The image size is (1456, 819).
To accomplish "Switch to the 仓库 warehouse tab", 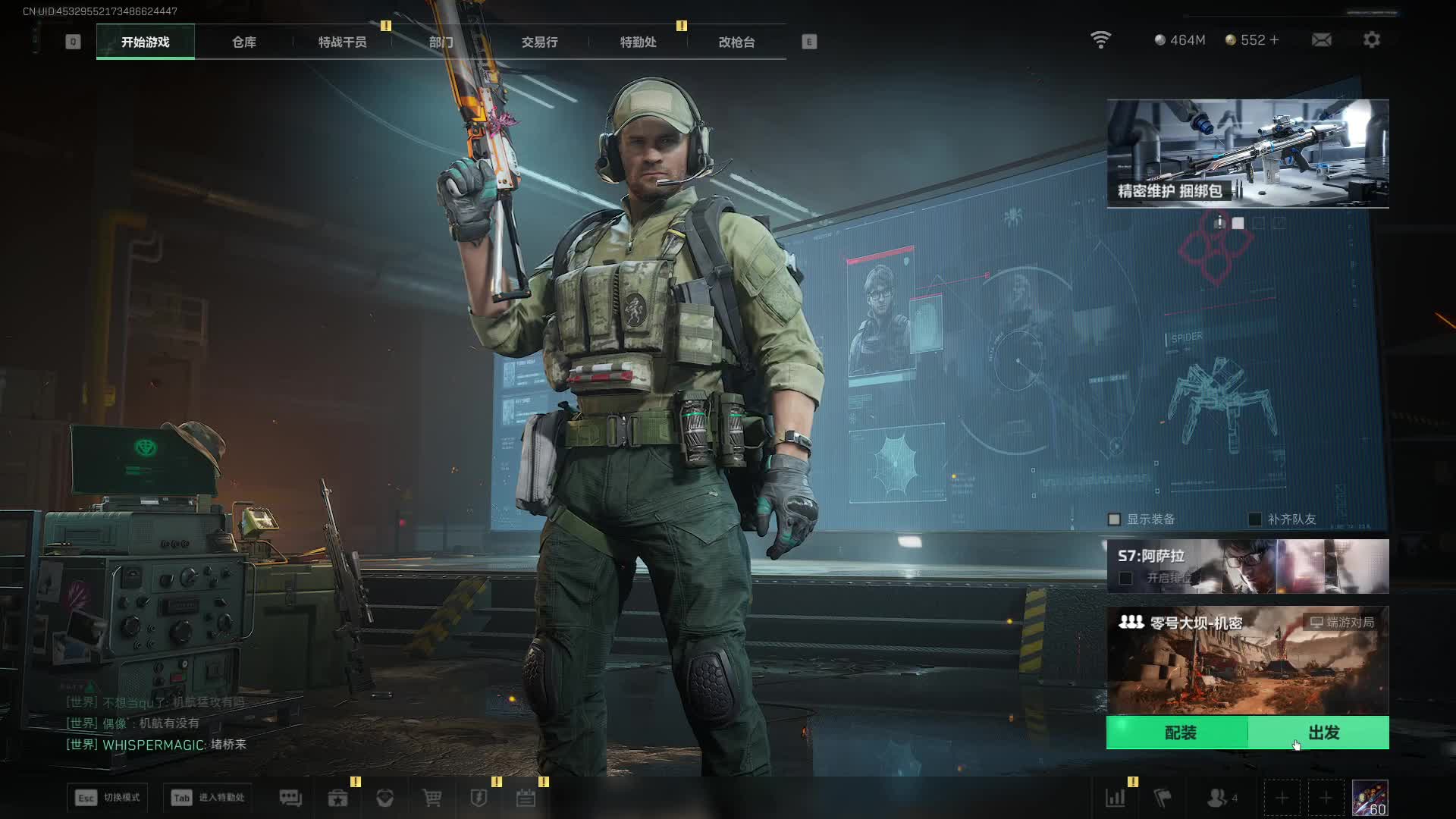I will (x=243, y=42).
